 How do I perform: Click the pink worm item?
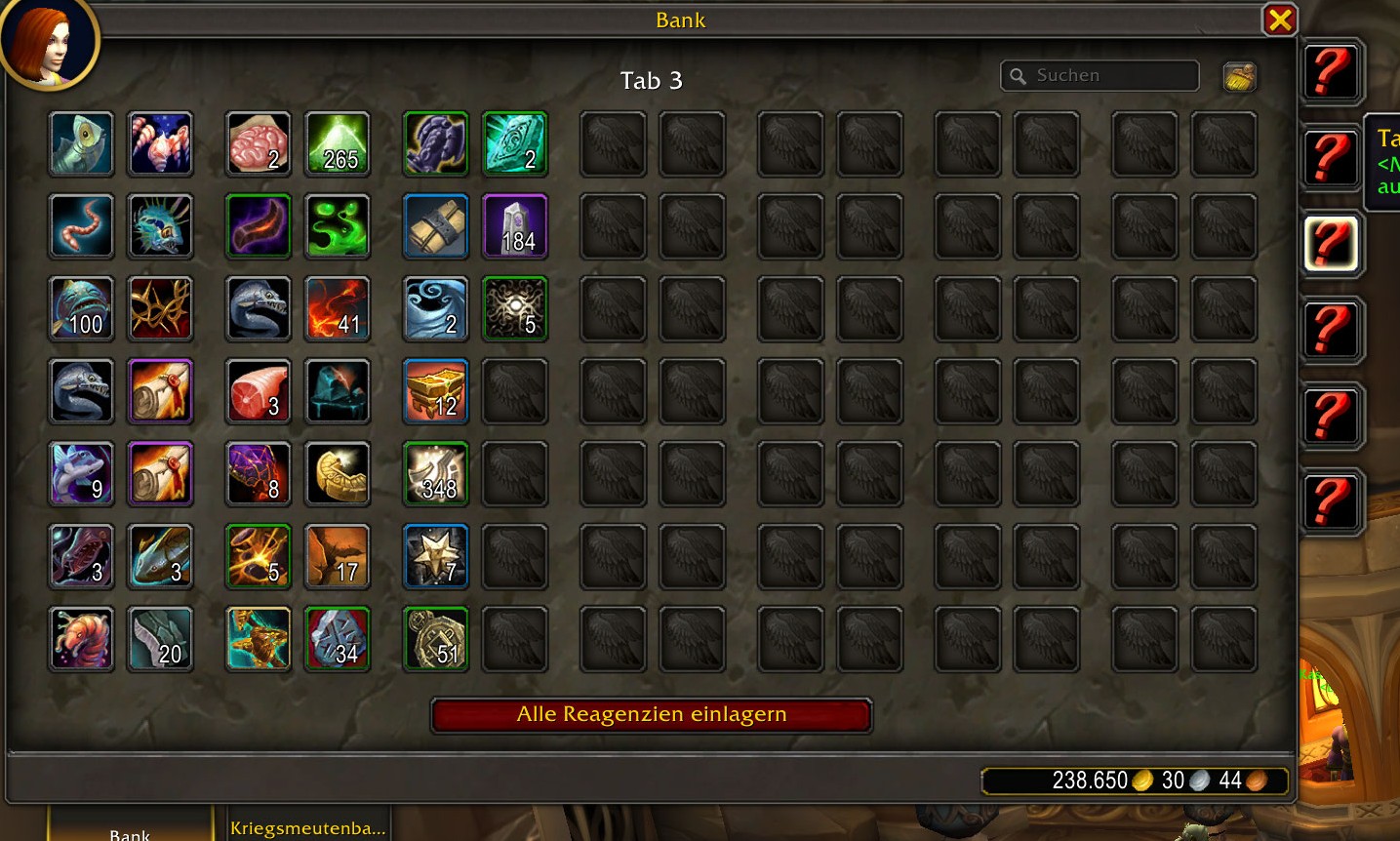click(82, 226)
